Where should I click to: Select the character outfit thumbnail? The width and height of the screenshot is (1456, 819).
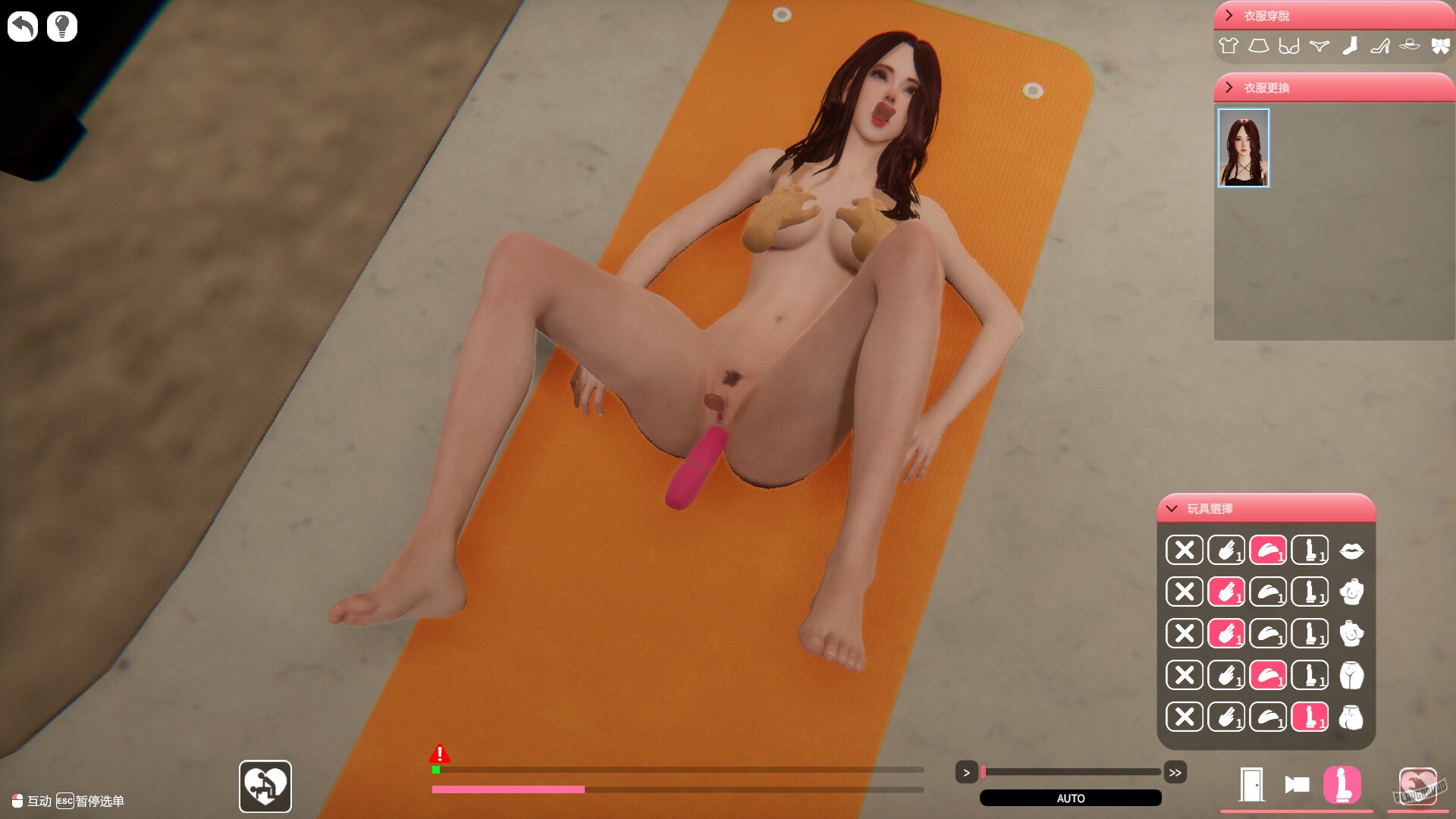(x=1244, y=147)
